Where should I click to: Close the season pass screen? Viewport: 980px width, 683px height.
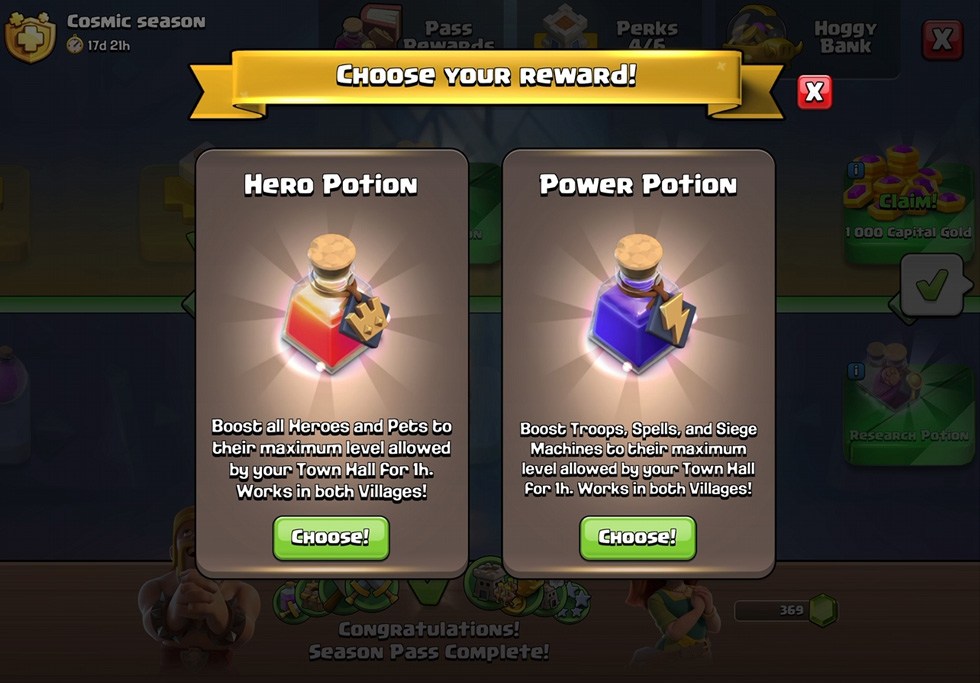pyautogui.click(x=941, y=39)
